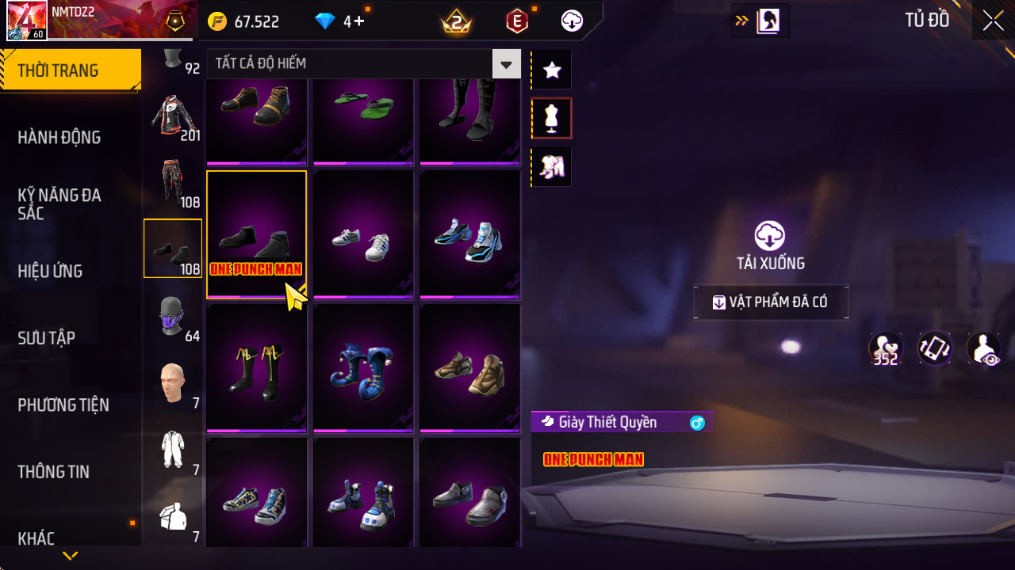Open the star favorites filter
The image size is (1015, 570).
(551, 70)
